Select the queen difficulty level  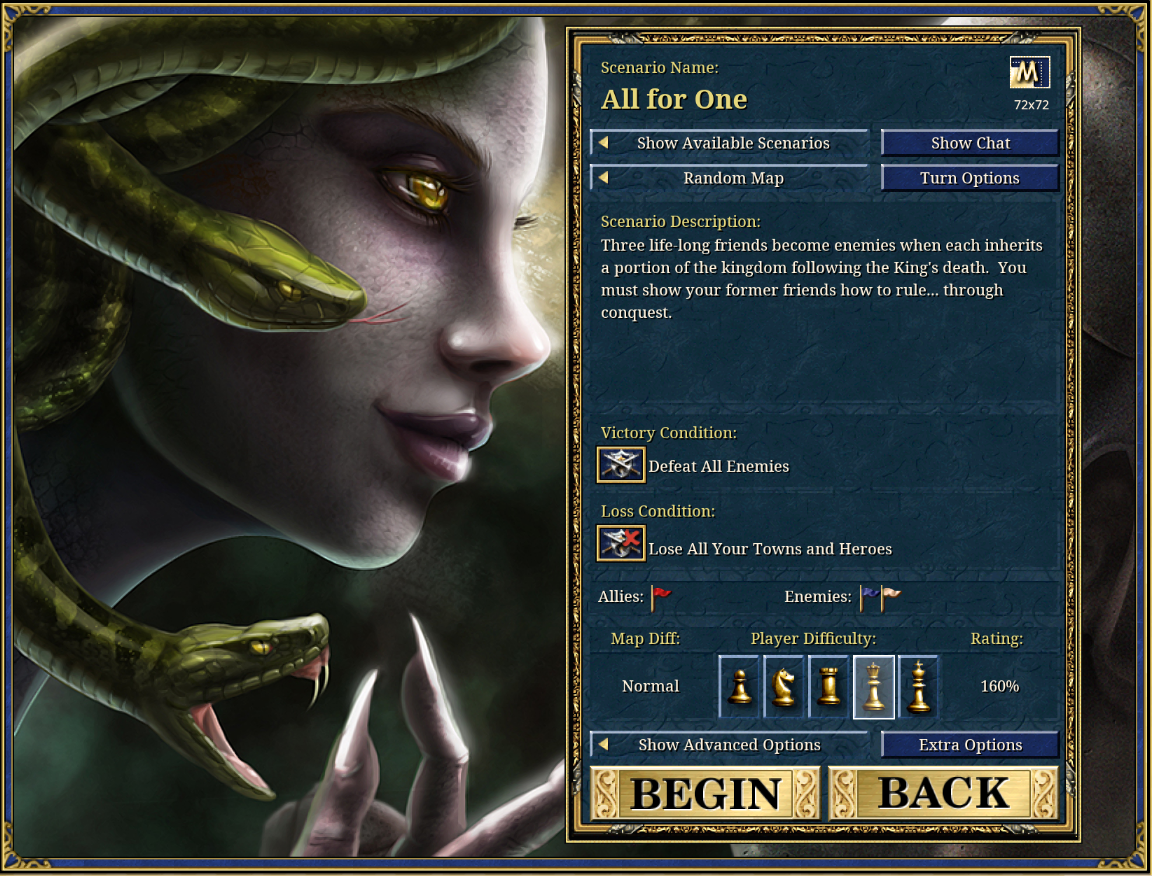point(874,687)
